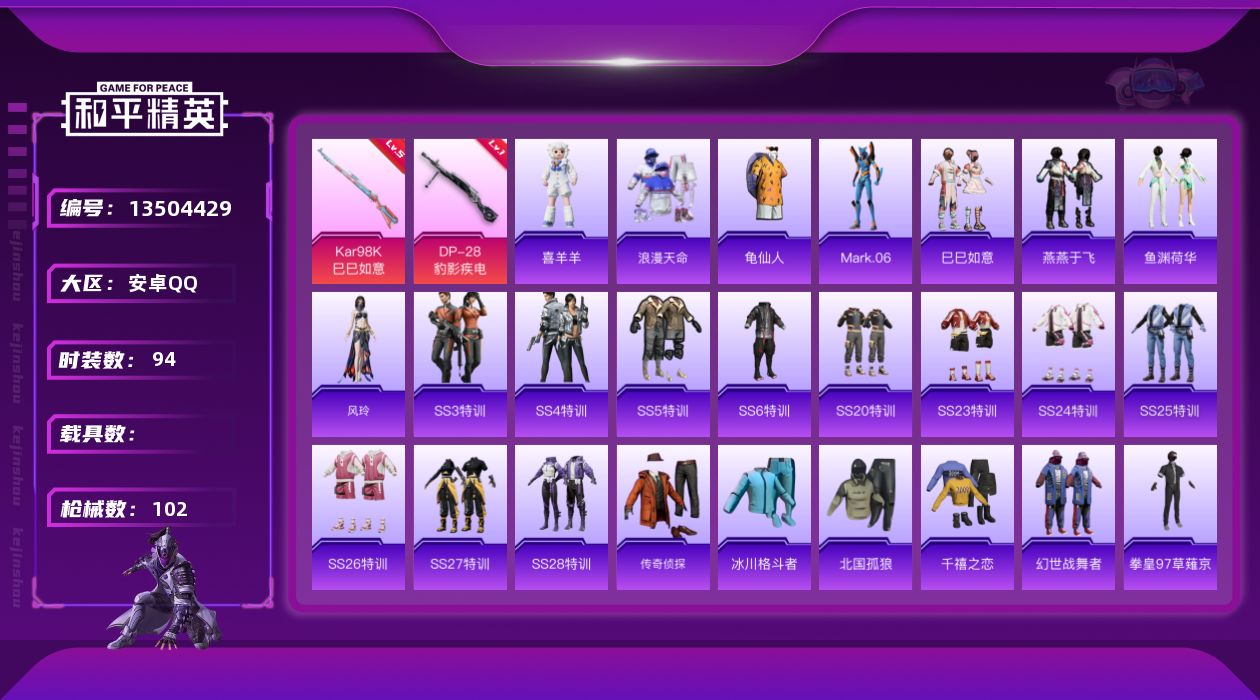The width and height of the screenshot is (1260, 700).
Task: Select the 浪漫天命 outfit tile
Action: point(663,211)
